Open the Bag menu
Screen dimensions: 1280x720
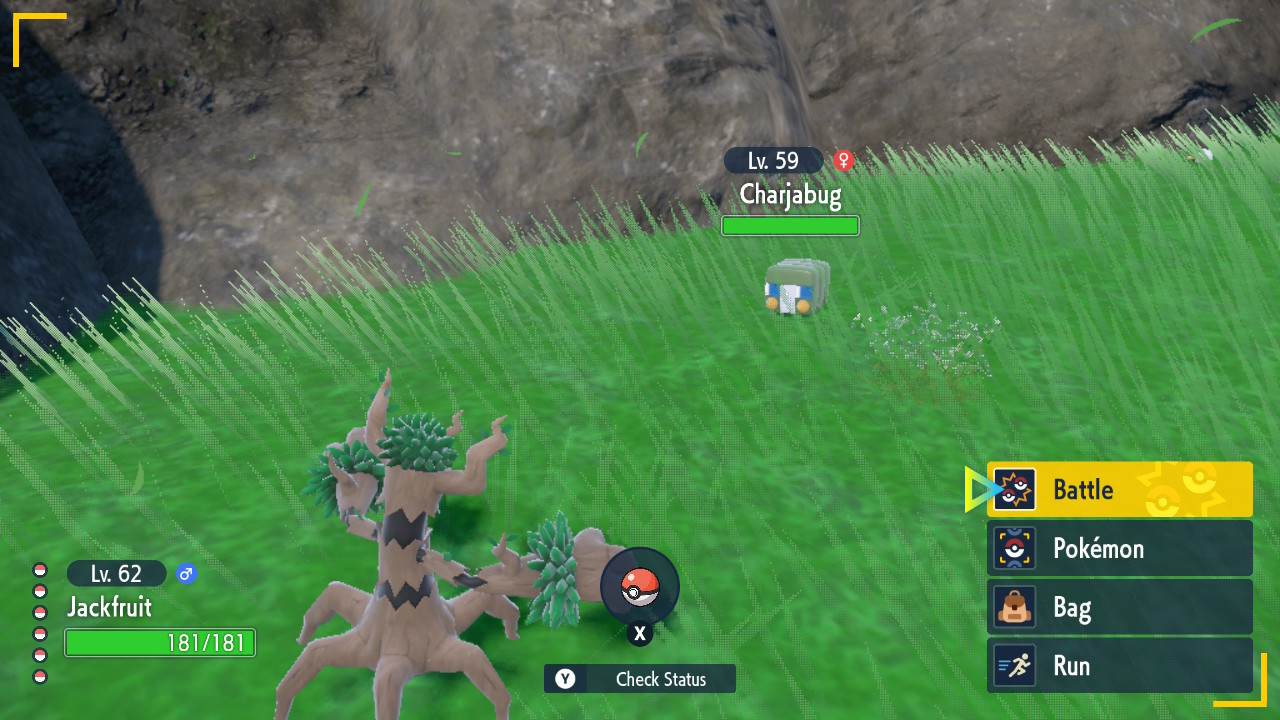pos(1119,607)
